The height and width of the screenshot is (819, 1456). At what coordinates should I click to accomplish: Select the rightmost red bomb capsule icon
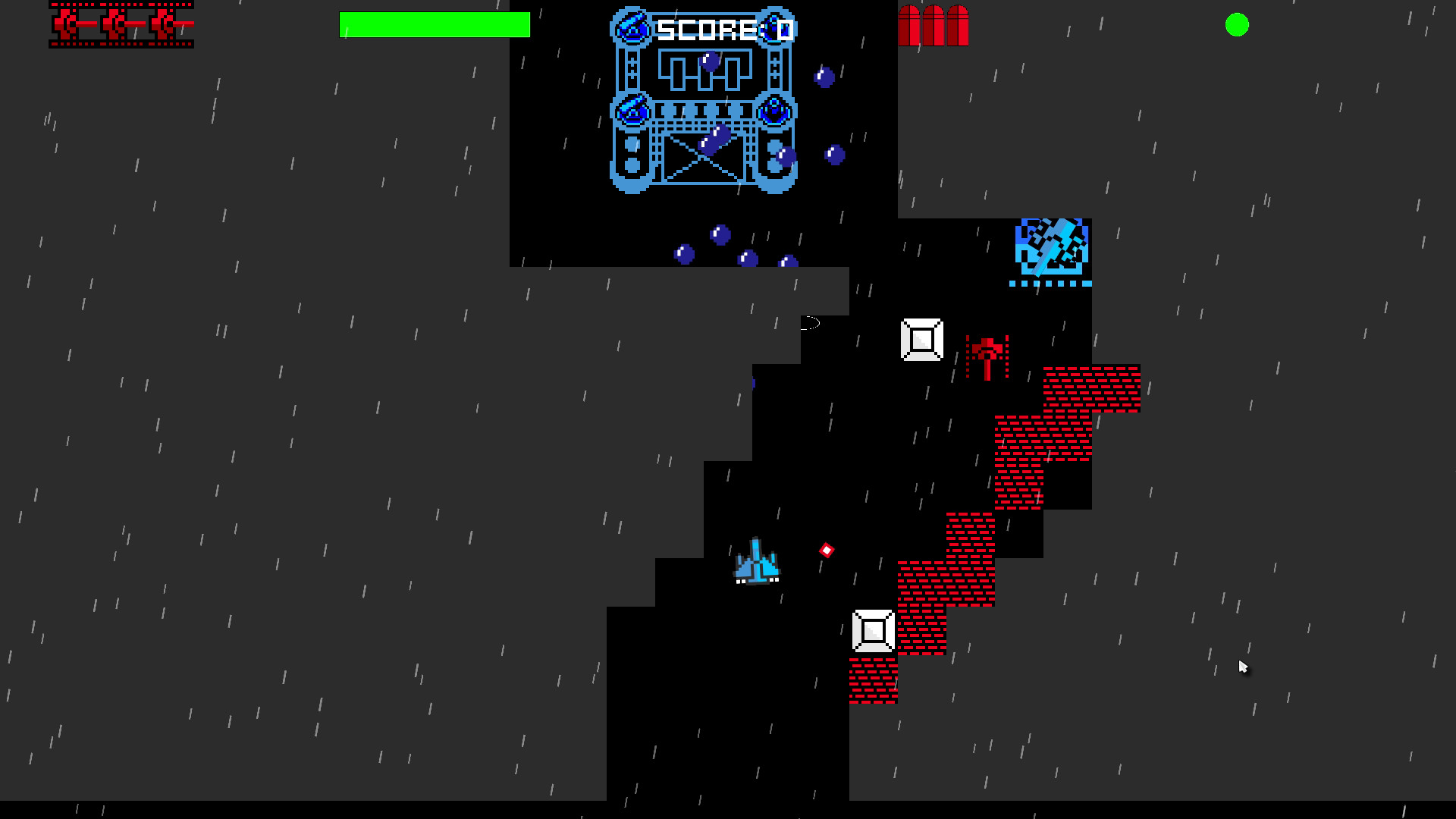958,27
